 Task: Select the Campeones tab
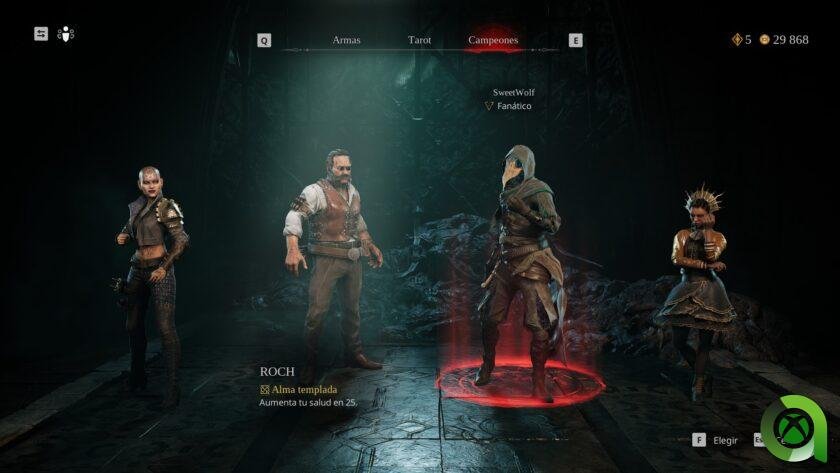coord(493,41)
